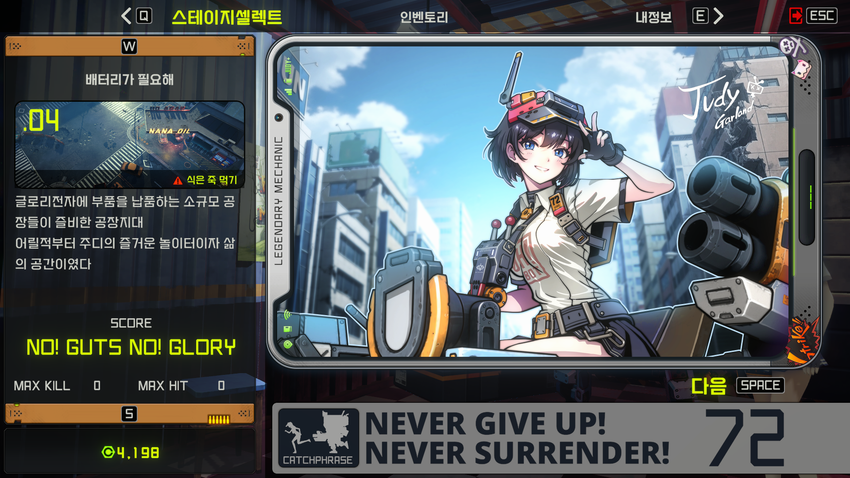Click the right arrow beside the tabs
Image resolution: width=850 pixels, height=478 pixels.
(718, 16)
